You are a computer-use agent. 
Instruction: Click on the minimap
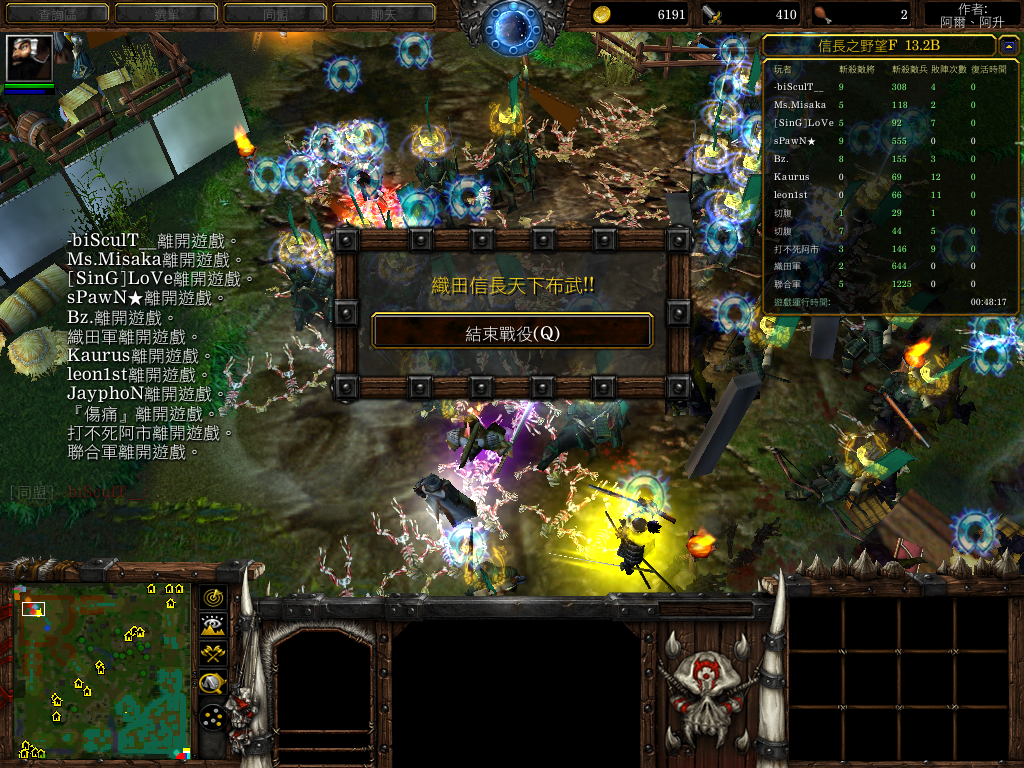(102, 670)
